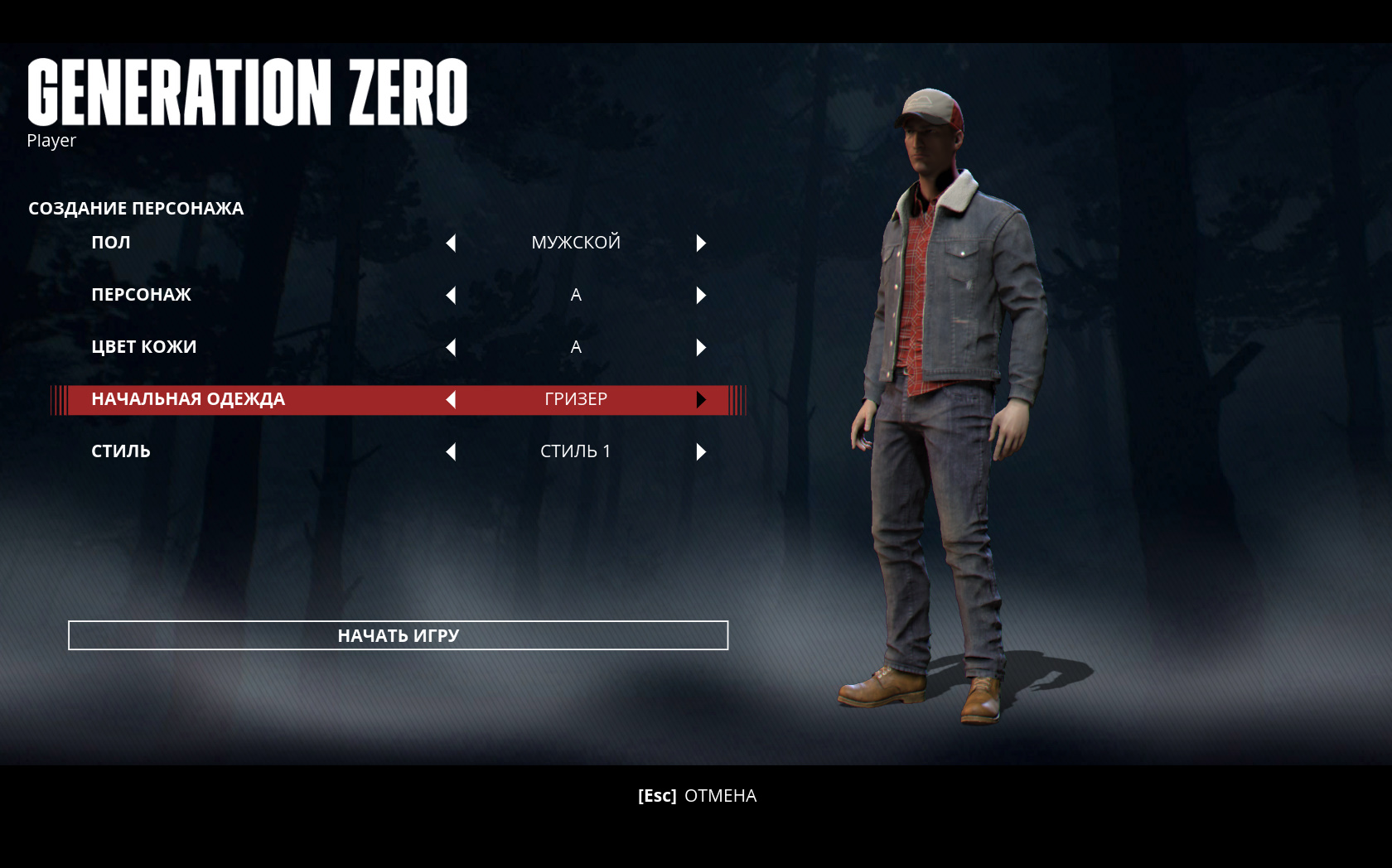The image size is (1392, 868).
Task: Advance ЦВЕТ КОЖИ with right arrow
Action: 701,347
